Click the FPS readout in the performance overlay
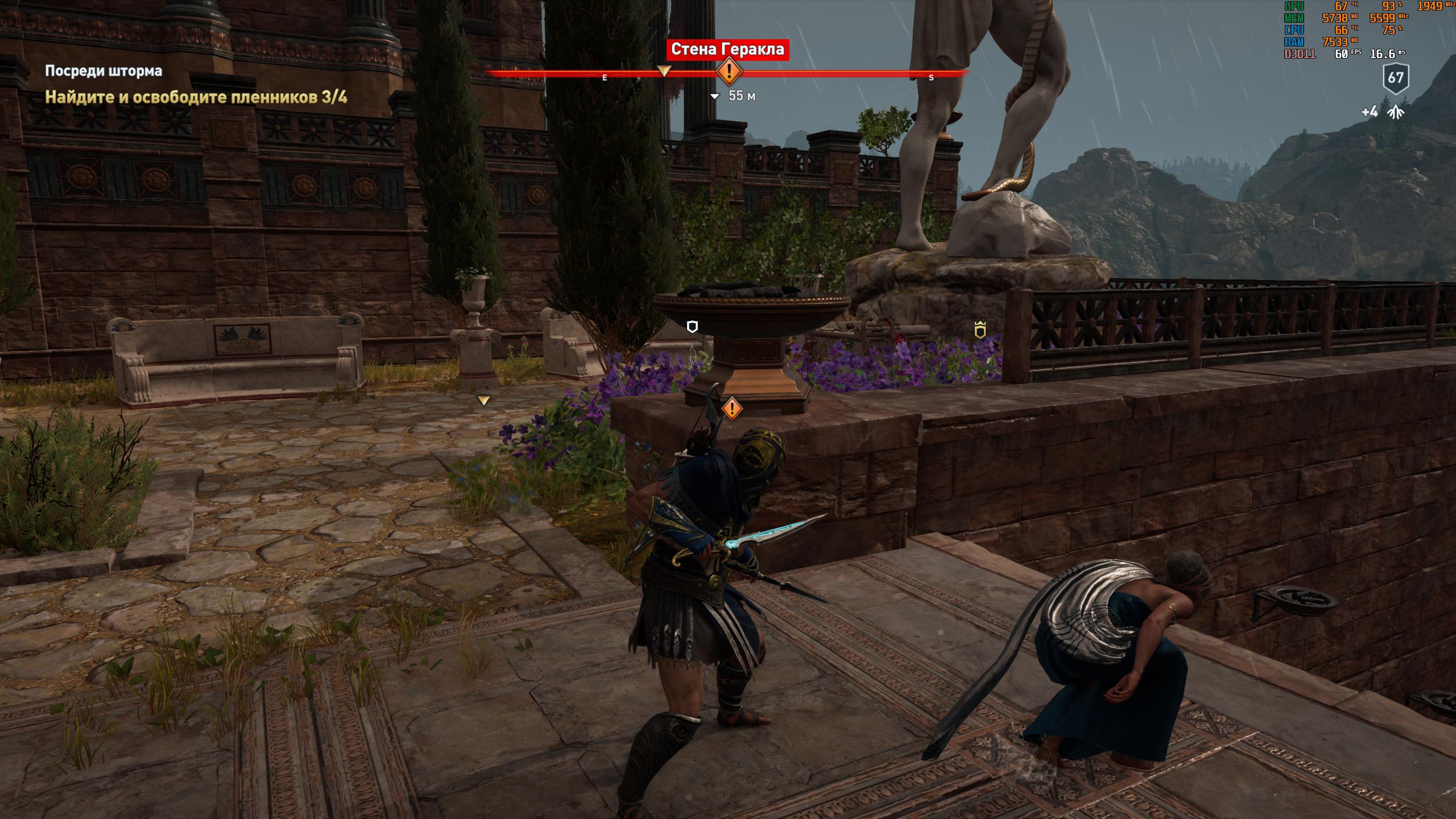The image size is (1456, 819). coord(1342,54)
